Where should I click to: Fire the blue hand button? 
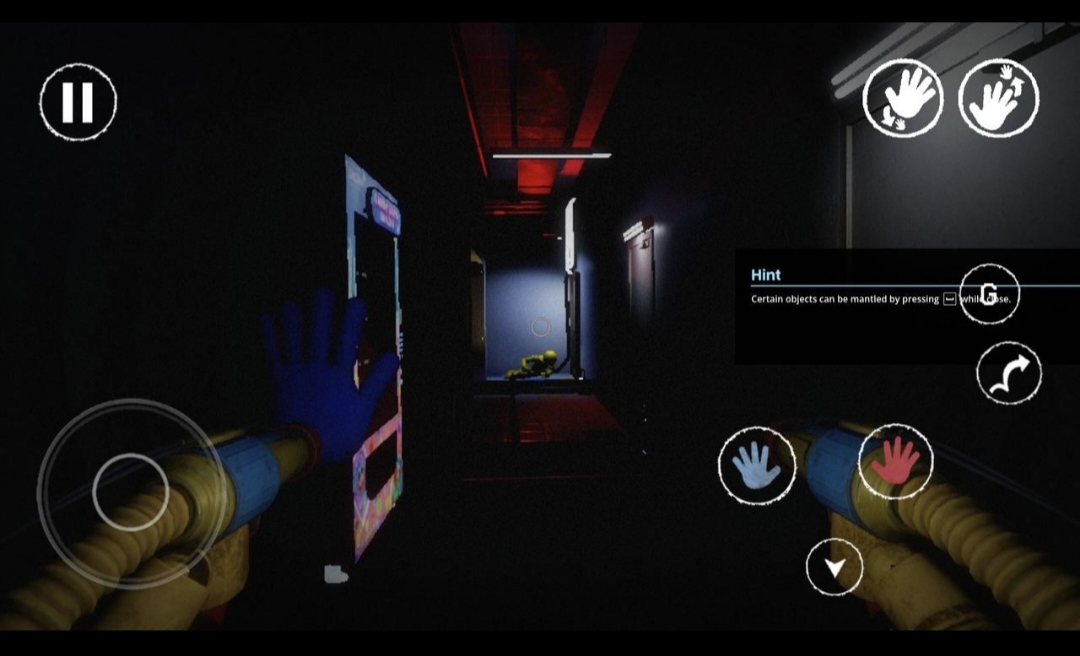point(757,466)
